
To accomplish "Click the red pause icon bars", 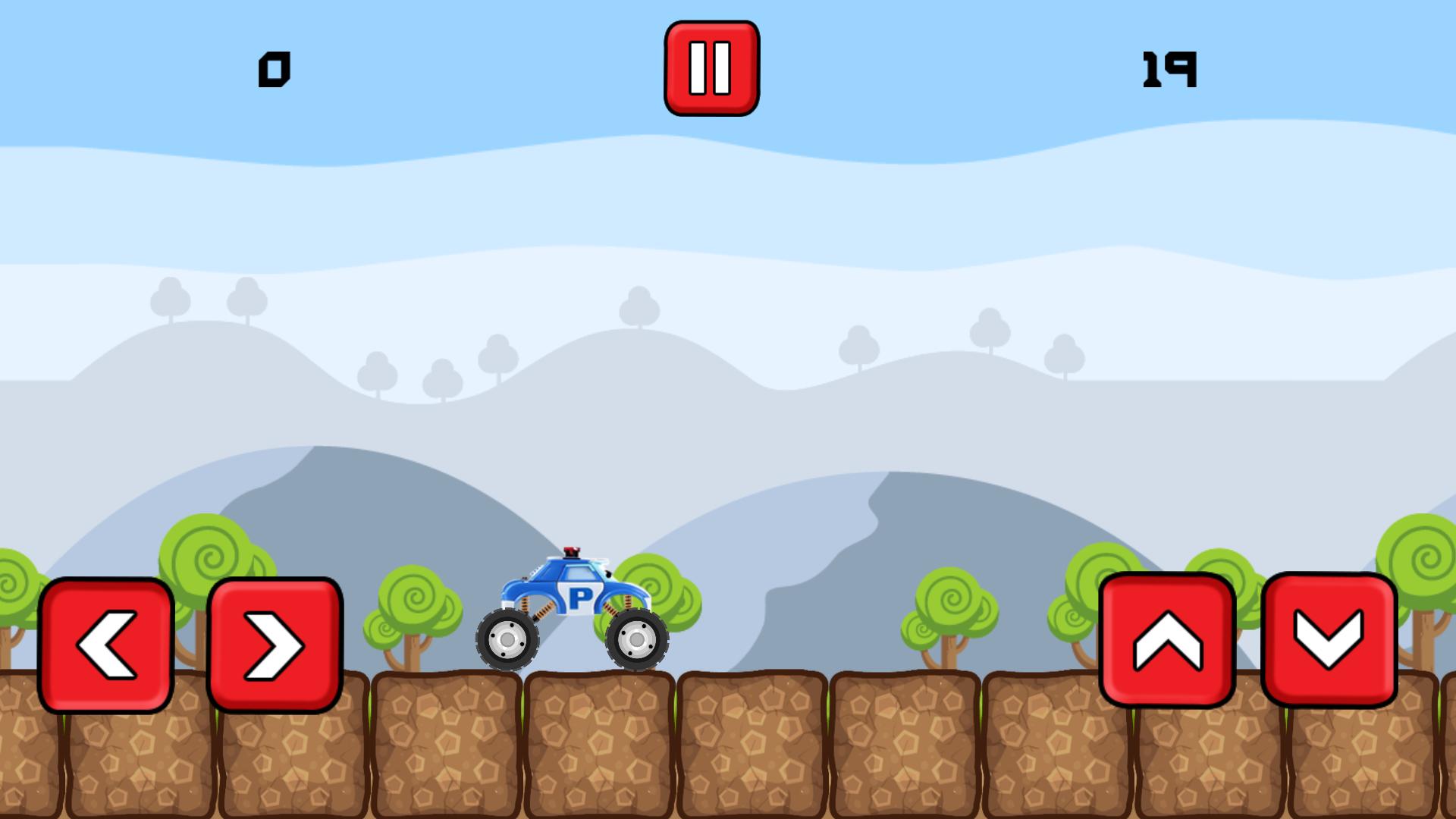I will tap(711, 67).
